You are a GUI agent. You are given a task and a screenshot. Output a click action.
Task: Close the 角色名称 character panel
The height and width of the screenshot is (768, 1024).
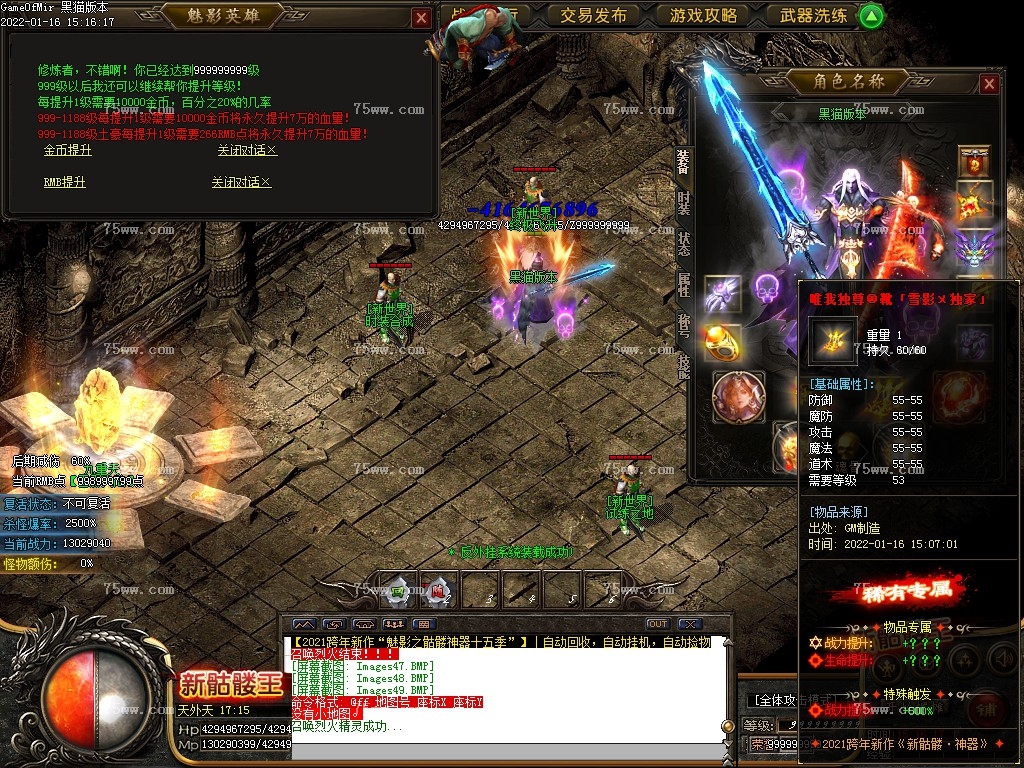[989, 84]
